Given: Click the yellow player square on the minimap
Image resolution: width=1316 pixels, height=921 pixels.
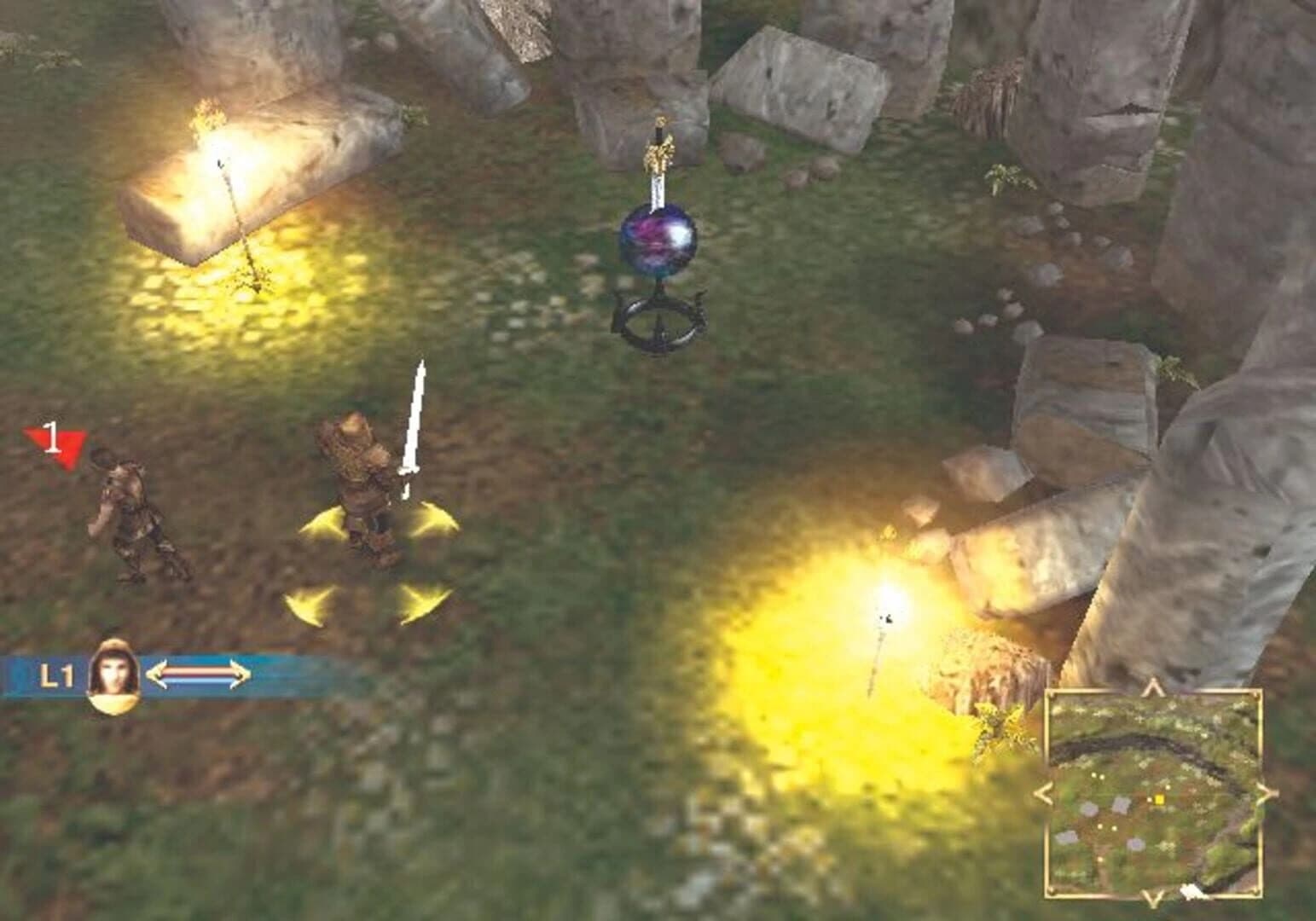Looking at the screenshot, I should 1160,800.
